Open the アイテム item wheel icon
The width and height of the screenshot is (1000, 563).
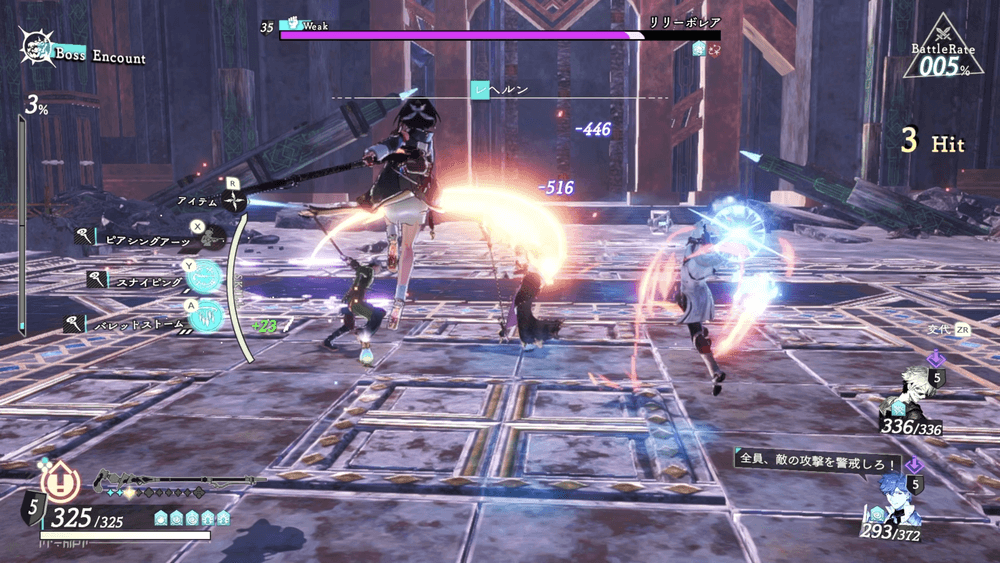coord(233,202)
